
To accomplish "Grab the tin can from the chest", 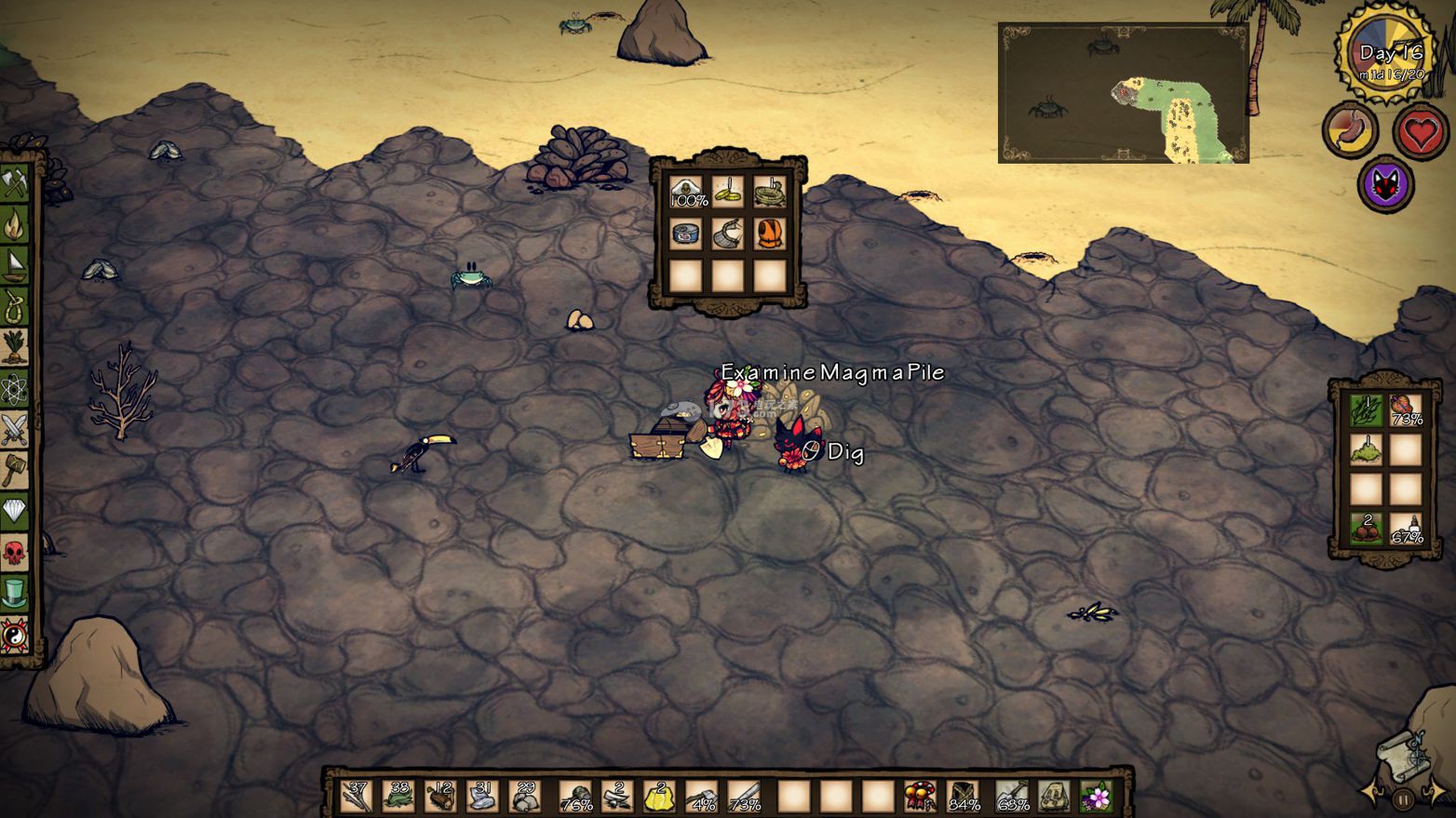I will (x=686, y=234).
